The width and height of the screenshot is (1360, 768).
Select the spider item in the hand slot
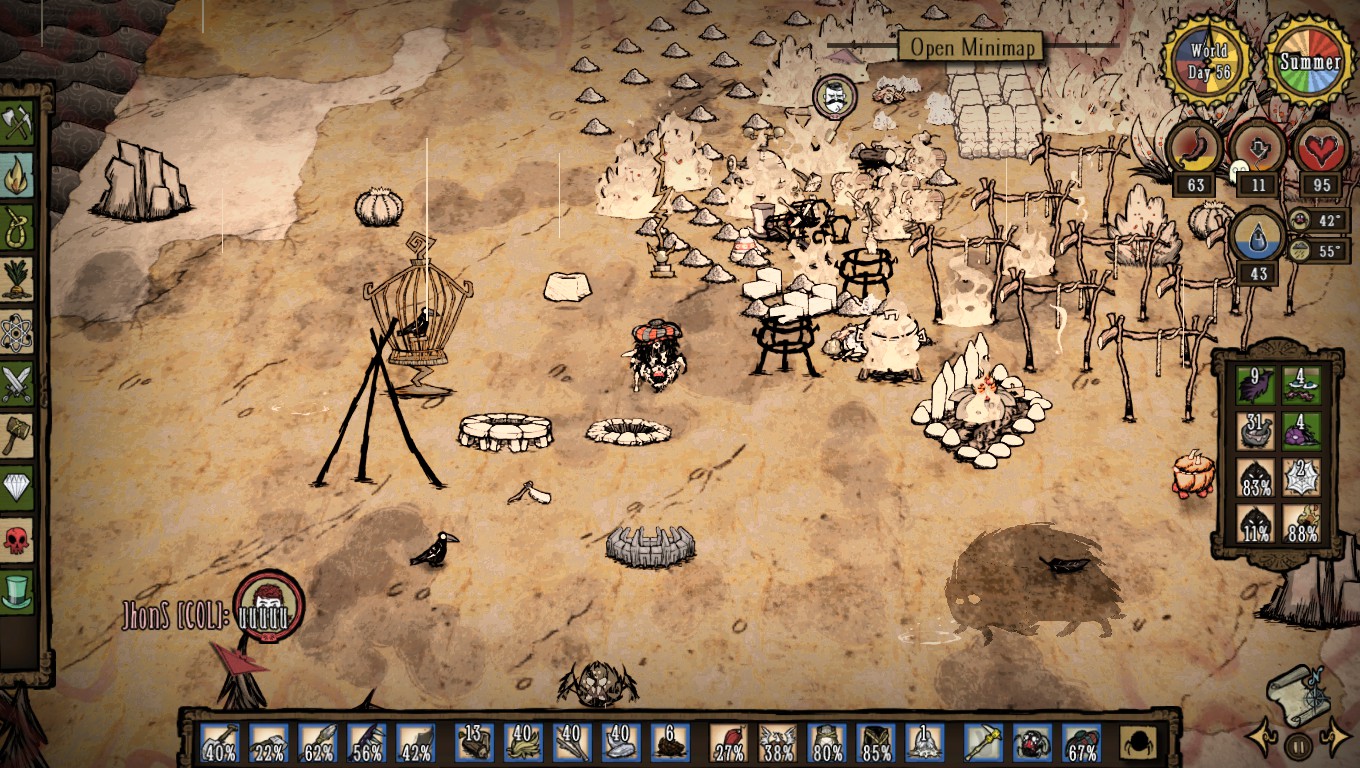coord(1033,743)
